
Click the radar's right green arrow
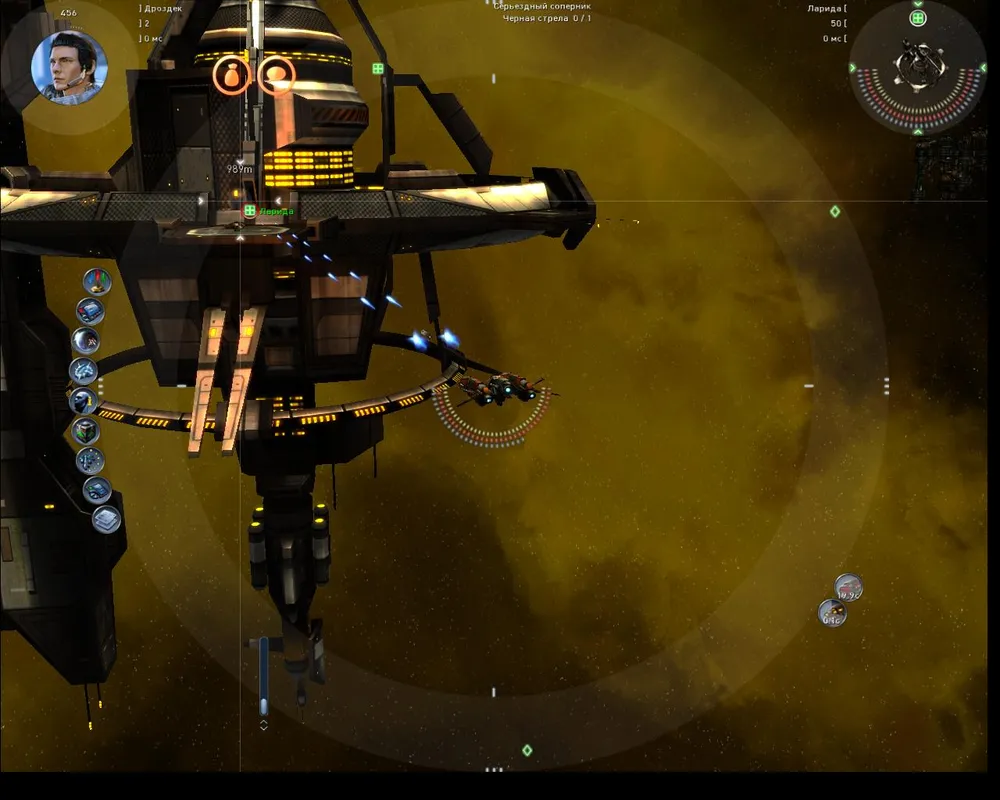[982, 68]
